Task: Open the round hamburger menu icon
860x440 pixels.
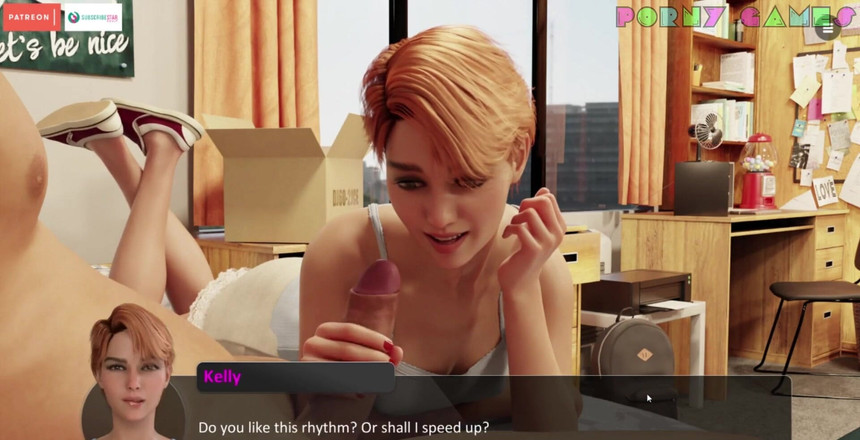Action: [828, 29]
